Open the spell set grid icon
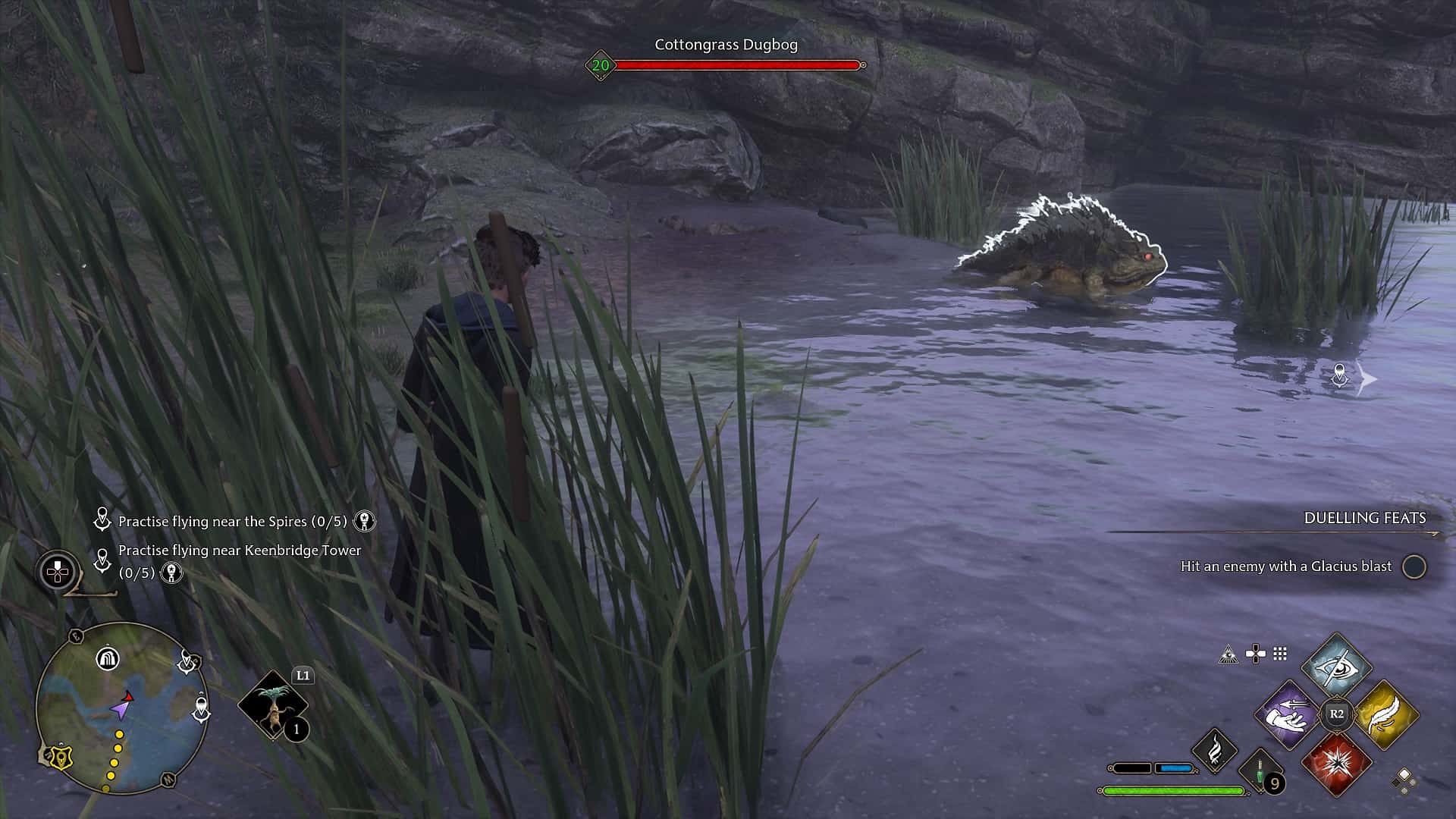Viewport: 1456px width, 819px height. point(1281,654)
